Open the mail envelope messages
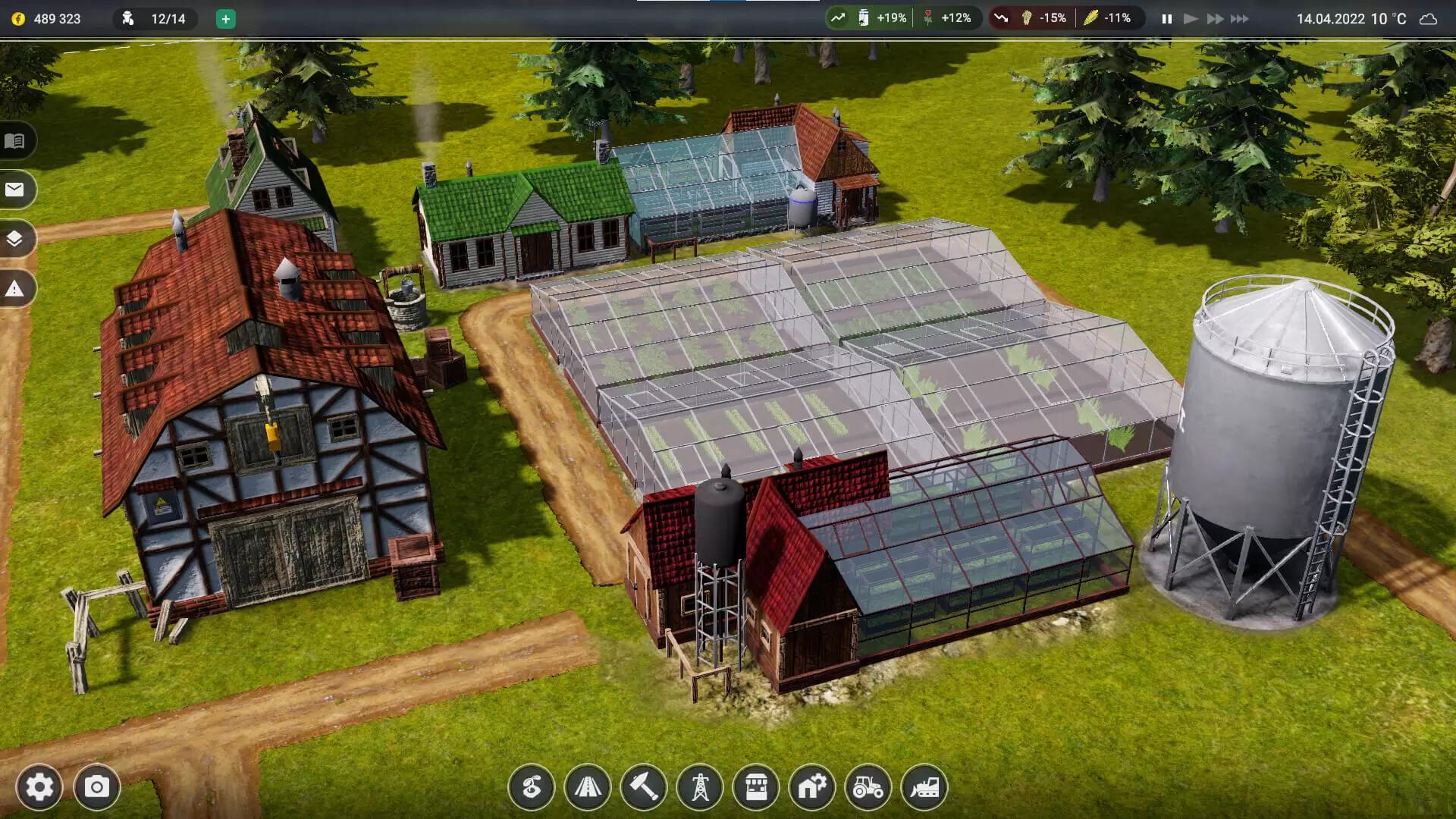 (15, 190)
